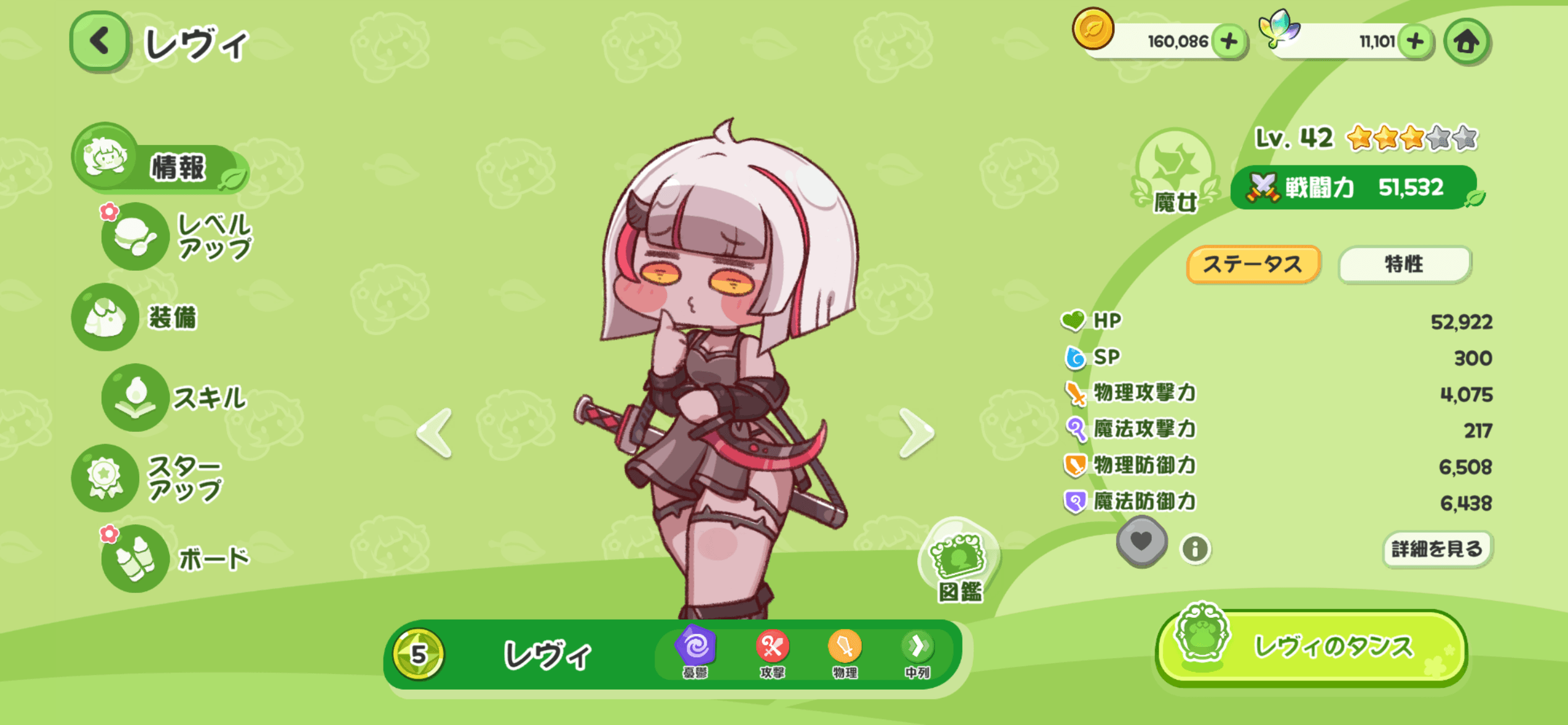Open the ボード board menu

[x=176, y=558]
